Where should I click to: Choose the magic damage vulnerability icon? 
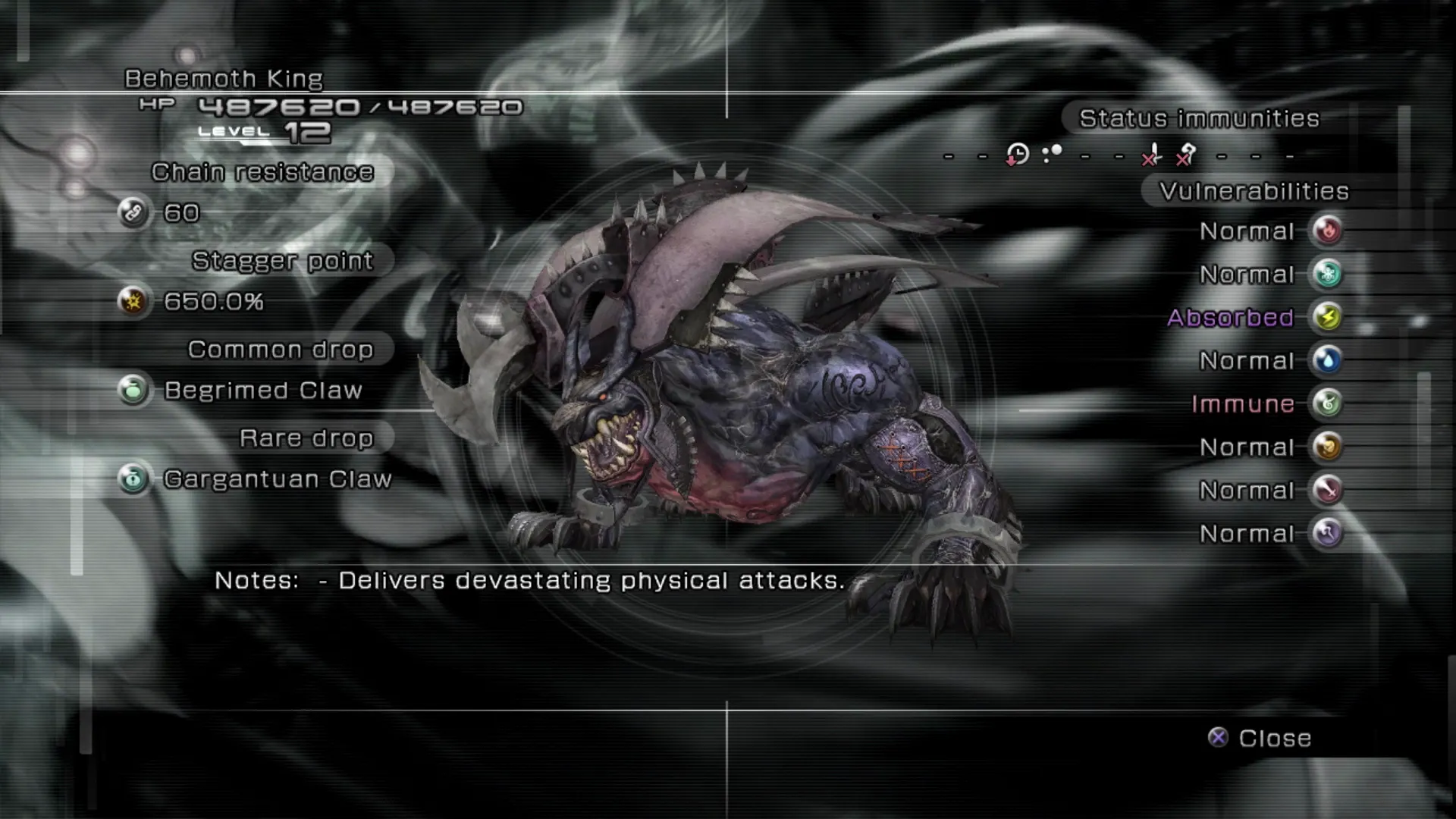(1327, 533)
